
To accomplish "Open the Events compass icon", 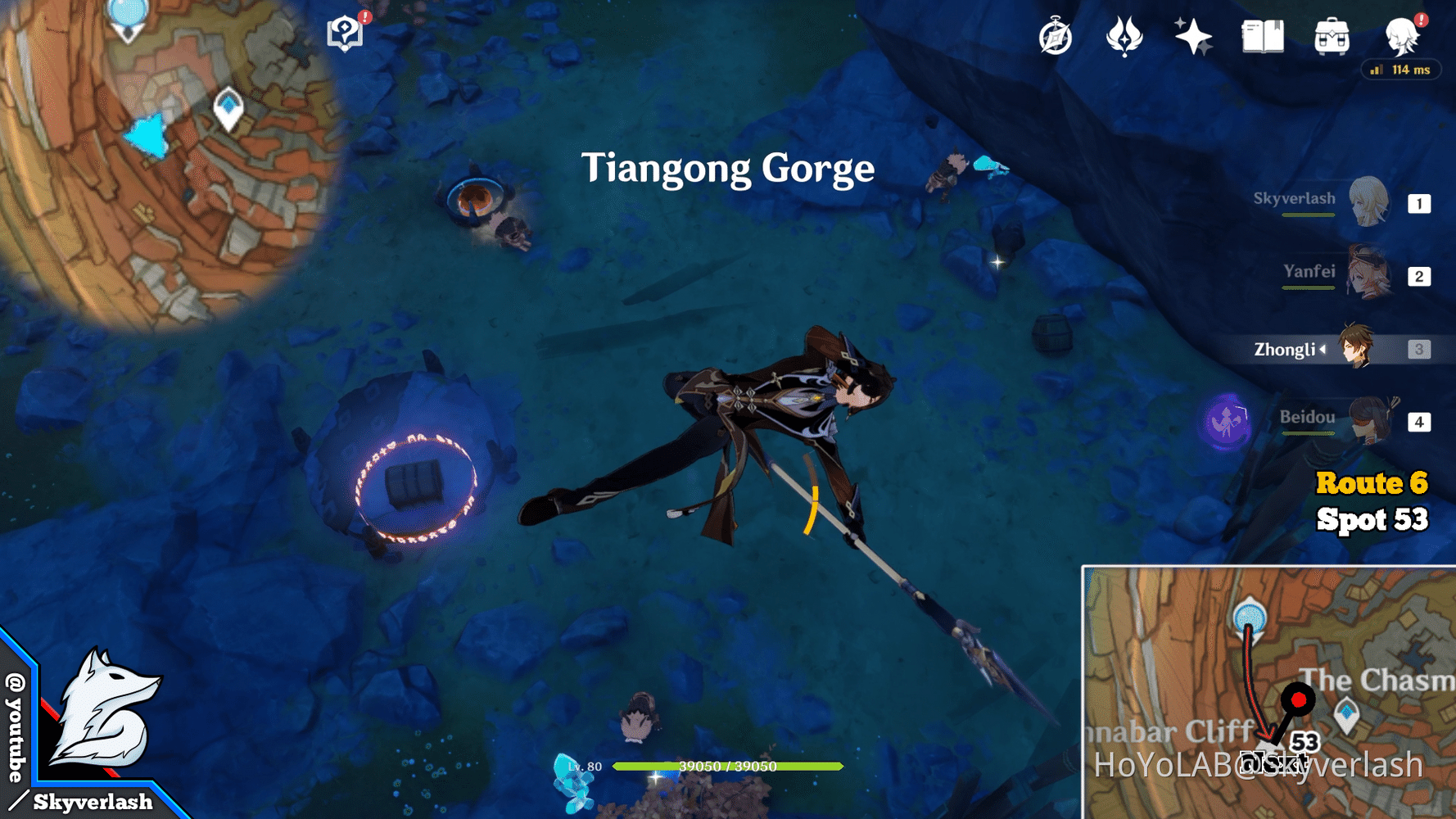I will pos(1056,37).
